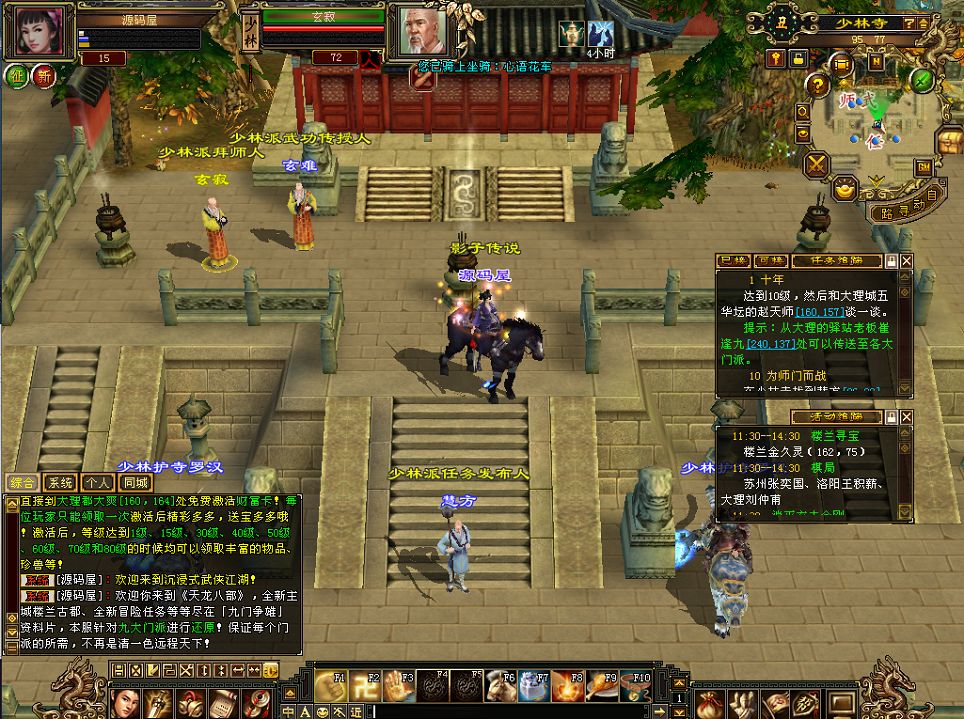This screenshot has width=964, height=719.
Task: Use the F9 roast chicken leg item
Action: tap(602, 685)
